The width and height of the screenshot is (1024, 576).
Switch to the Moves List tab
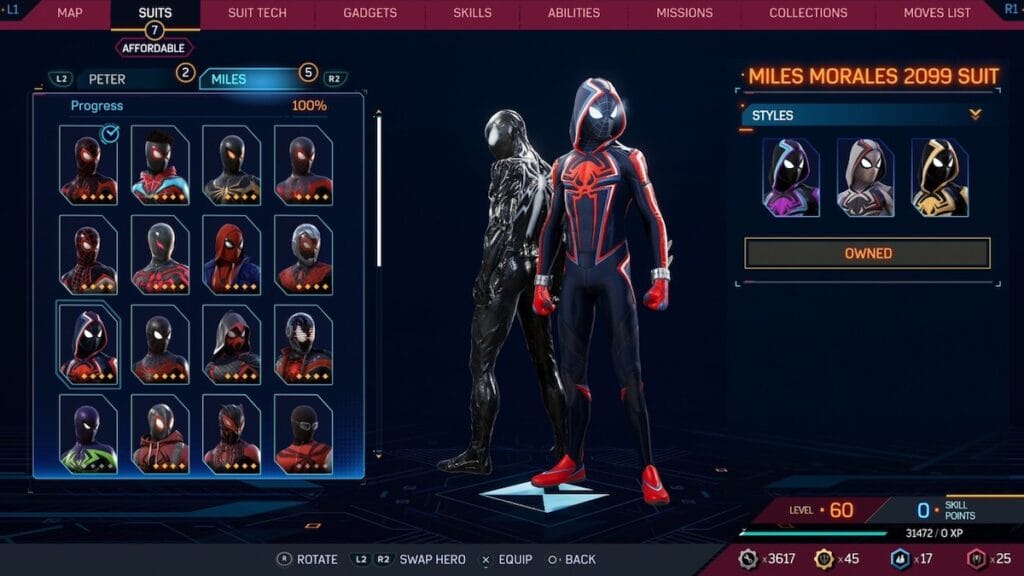click(937, 13)
